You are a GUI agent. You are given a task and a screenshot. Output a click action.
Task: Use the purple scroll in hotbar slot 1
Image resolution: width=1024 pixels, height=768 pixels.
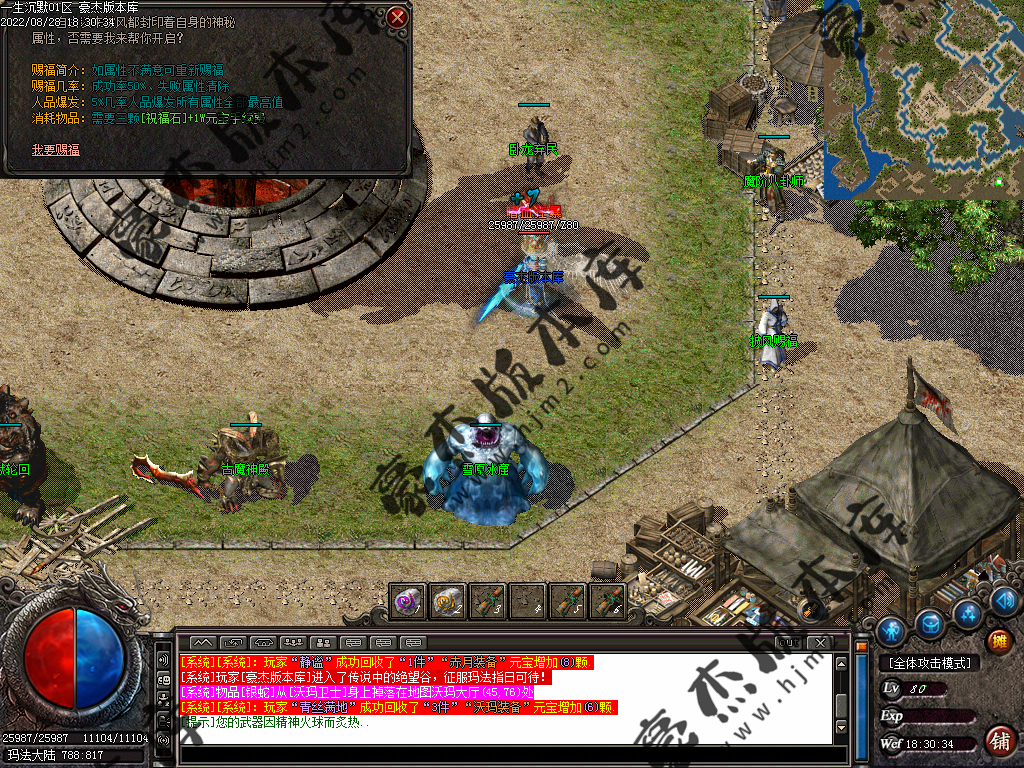click(x=408, y=601)
